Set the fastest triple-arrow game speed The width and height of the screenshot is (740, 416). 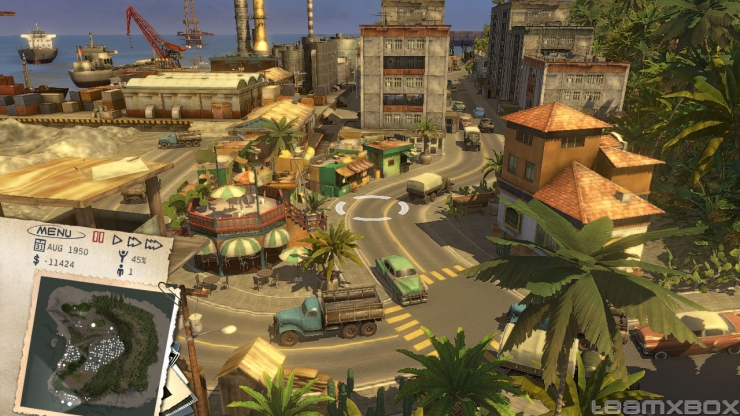pos(153,244)
